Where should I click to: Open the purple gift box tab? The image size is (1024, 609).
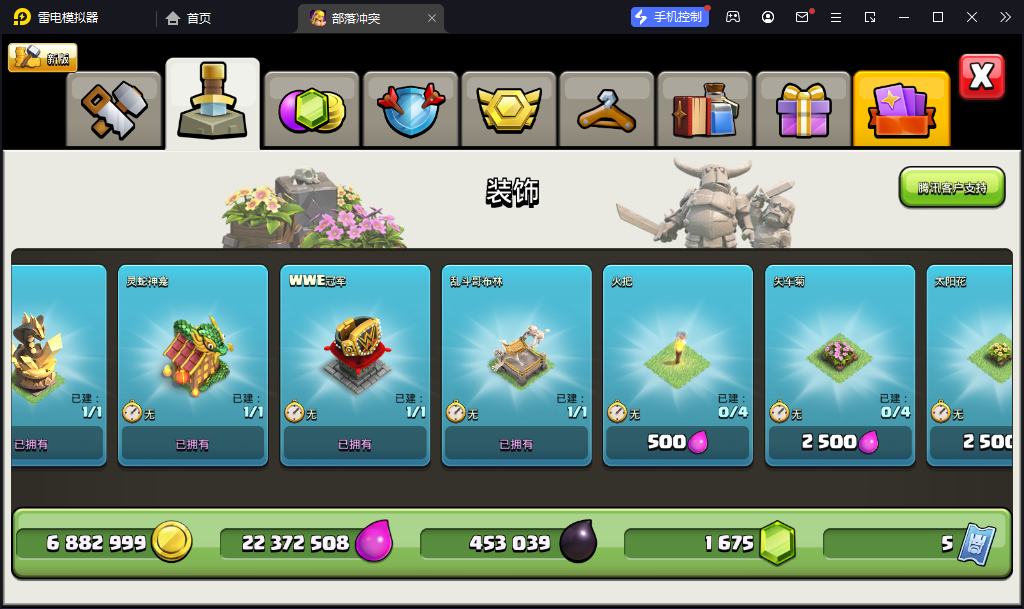tap(802, 109)
